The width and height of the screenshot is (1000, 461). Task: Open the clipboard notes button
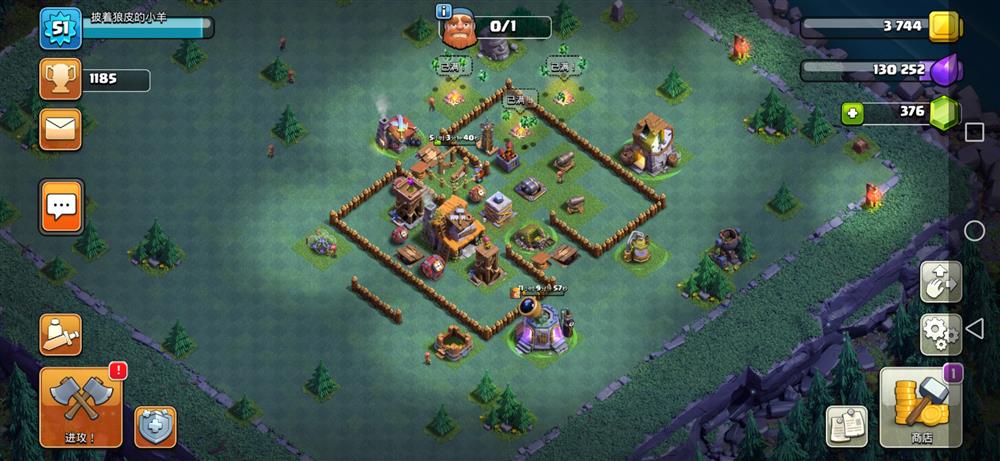click(x=845, y=426)
